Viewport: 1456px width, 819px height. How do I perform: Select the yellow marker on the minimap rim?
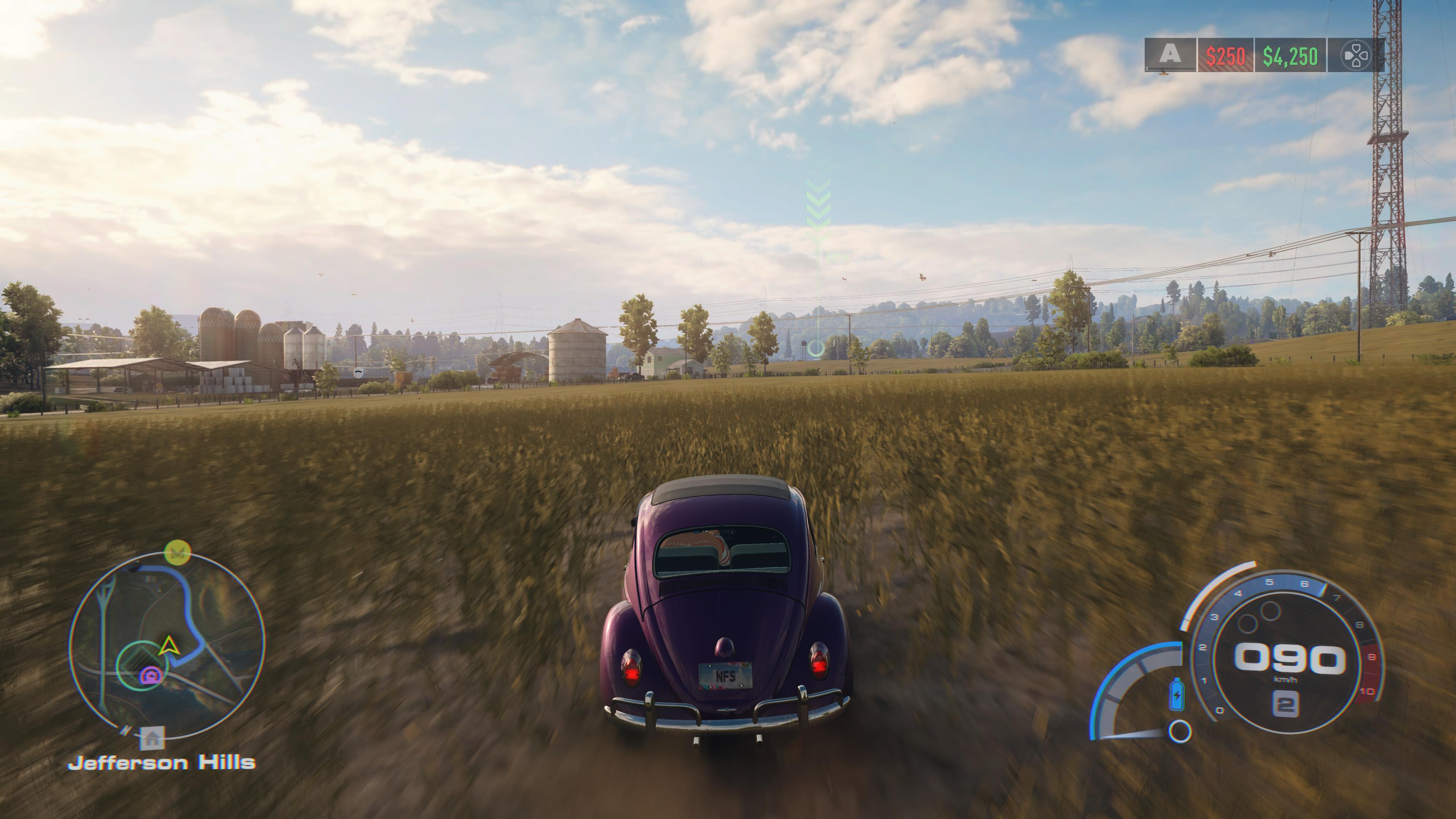(177, 552)
